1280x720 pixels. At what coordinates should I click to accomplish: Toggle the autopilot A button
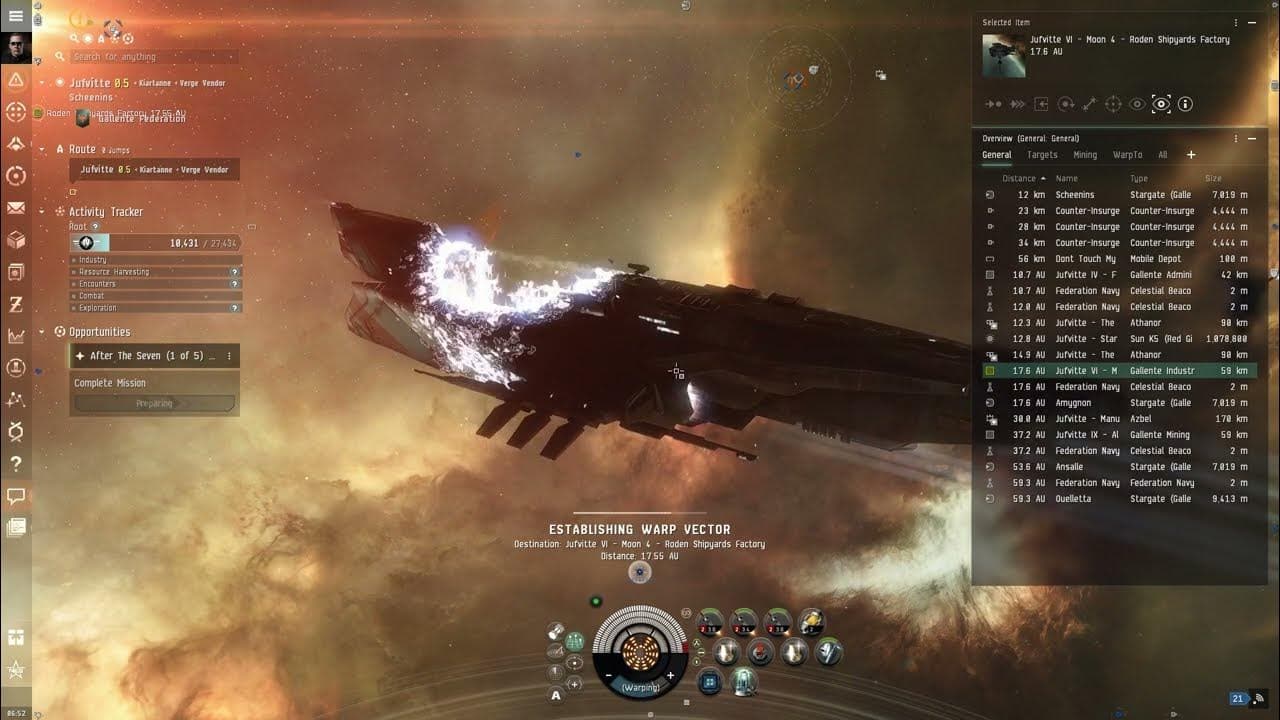(556, 695)
